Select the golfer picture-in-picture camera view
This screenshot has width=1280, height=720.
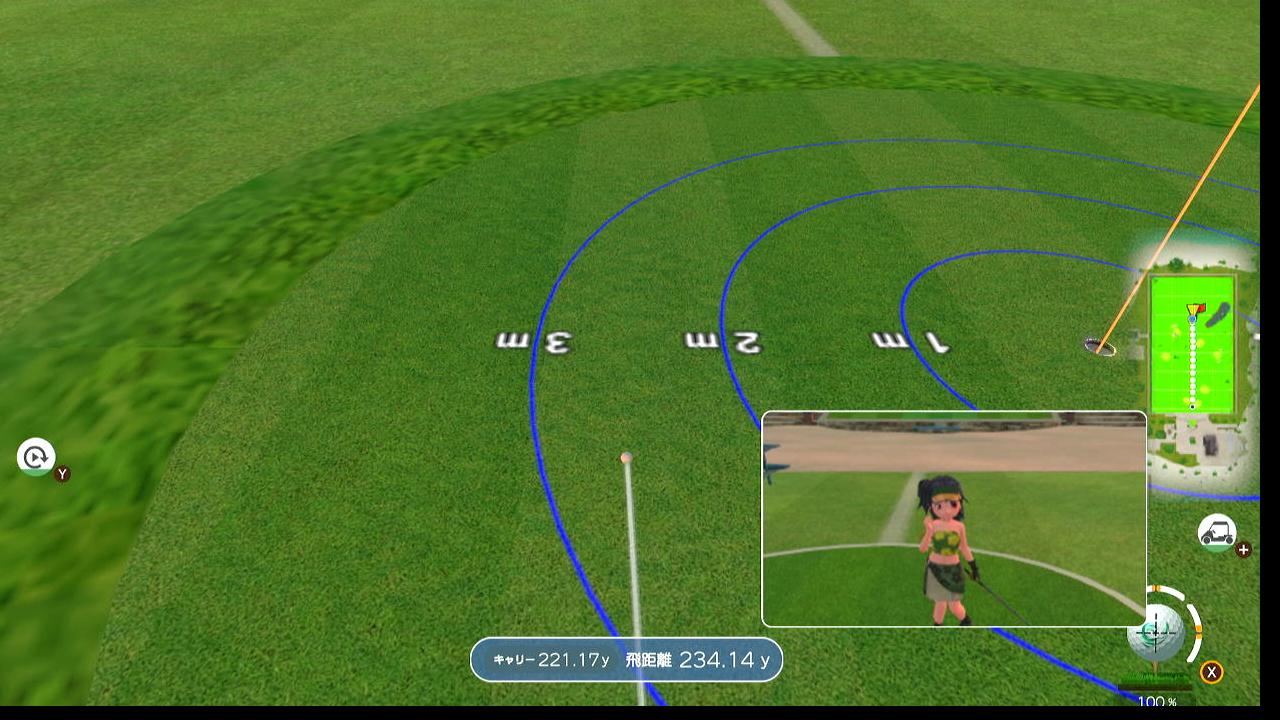[x=954, y=519]
